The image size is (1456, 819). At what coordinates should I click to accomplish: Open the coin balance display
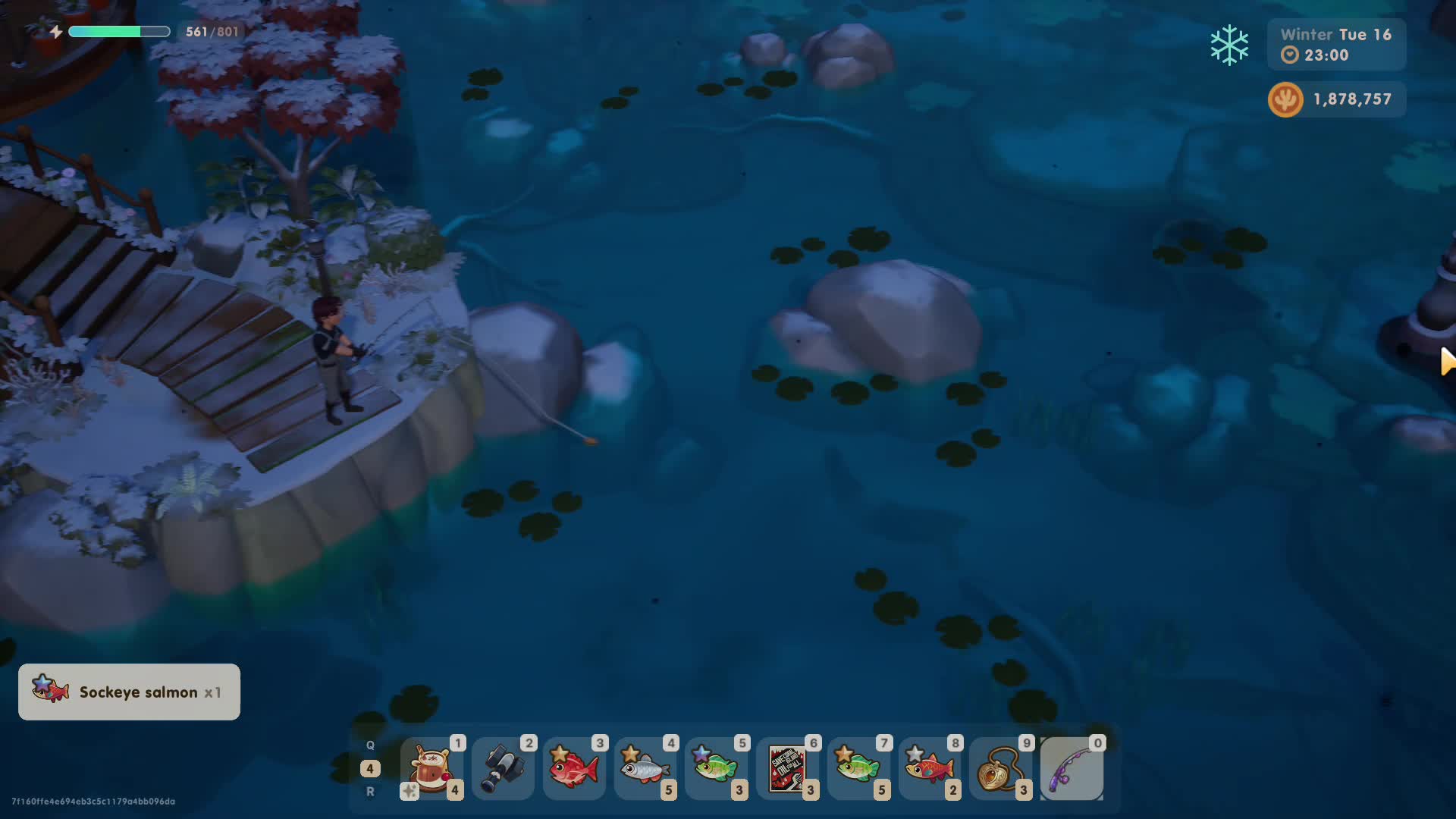[x=1336, y=99]
